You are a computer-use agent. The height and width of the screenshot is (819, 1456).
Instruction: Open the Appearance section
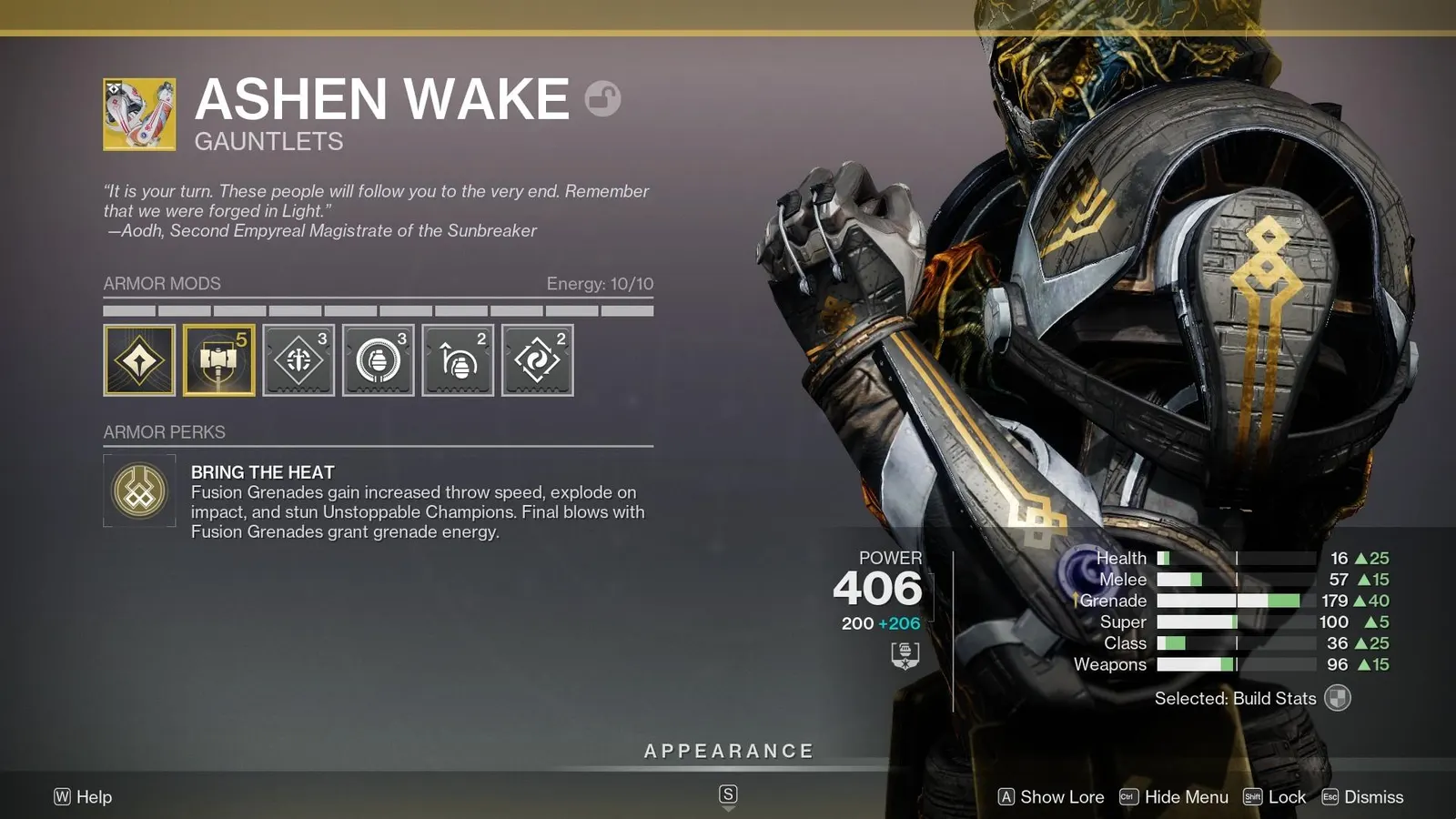click(x=728, y=752)
